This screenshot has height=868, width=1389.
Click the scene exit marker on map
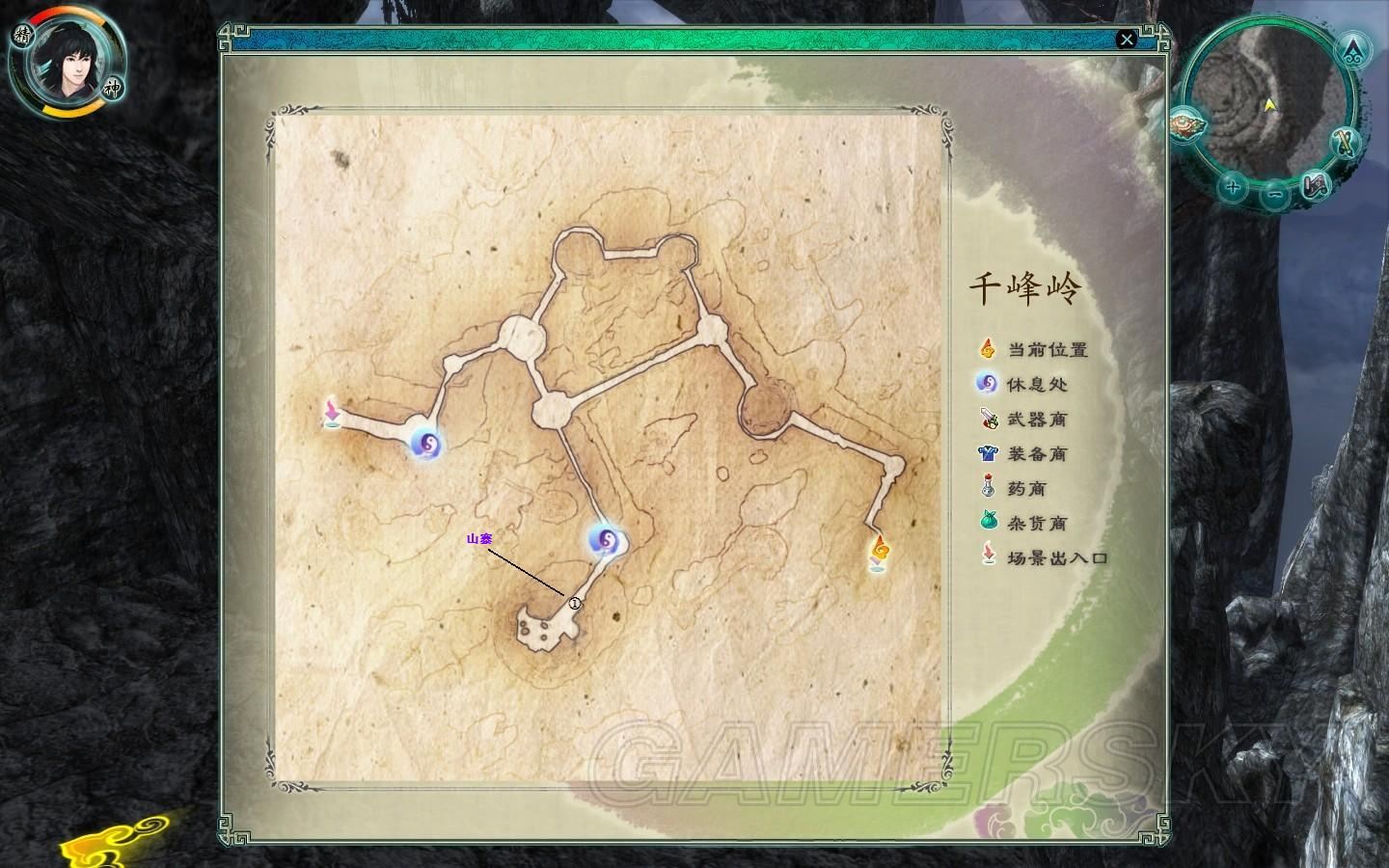click(332, 412)
